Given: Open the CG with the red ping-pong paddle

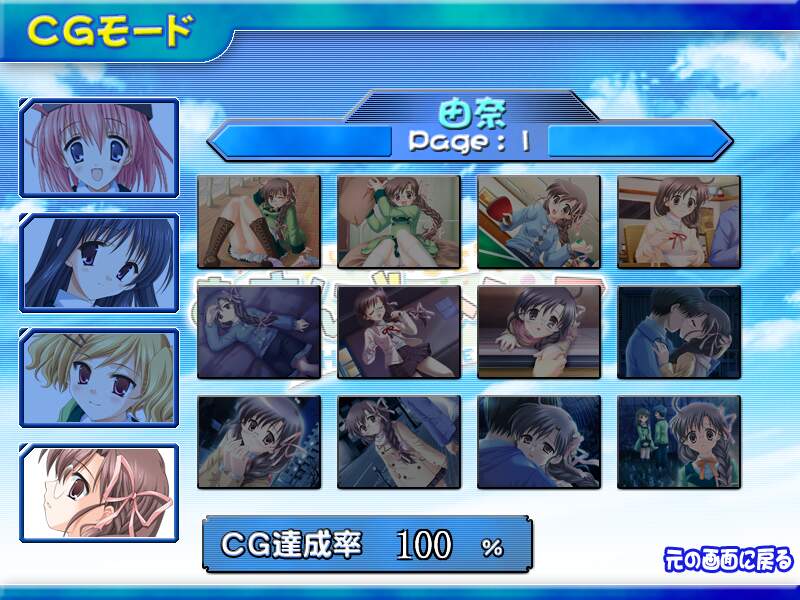Looking at the screenshot, I should [539, 222].
